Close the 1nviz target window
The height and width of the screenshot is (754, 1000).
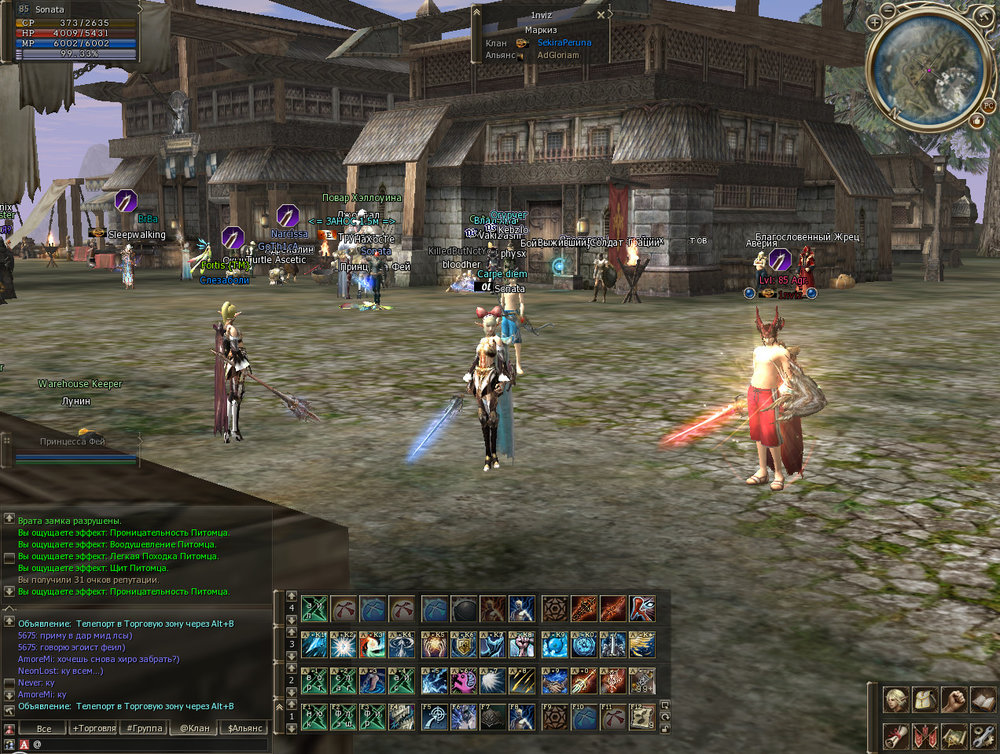602,15
